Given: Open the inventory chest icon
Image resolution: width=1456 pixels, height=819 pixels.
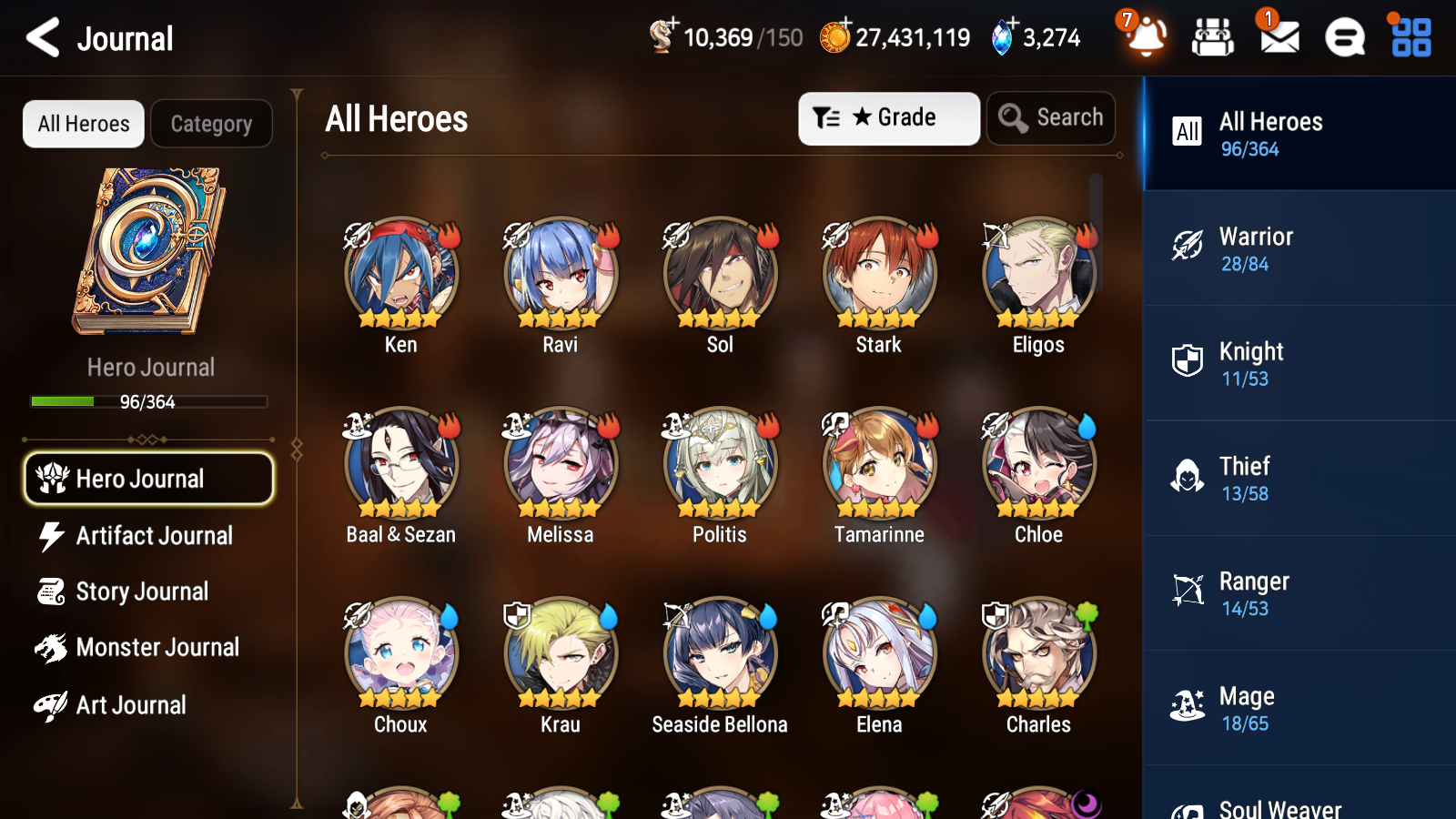Looking at the screenshot, I should coord(1212,38).
